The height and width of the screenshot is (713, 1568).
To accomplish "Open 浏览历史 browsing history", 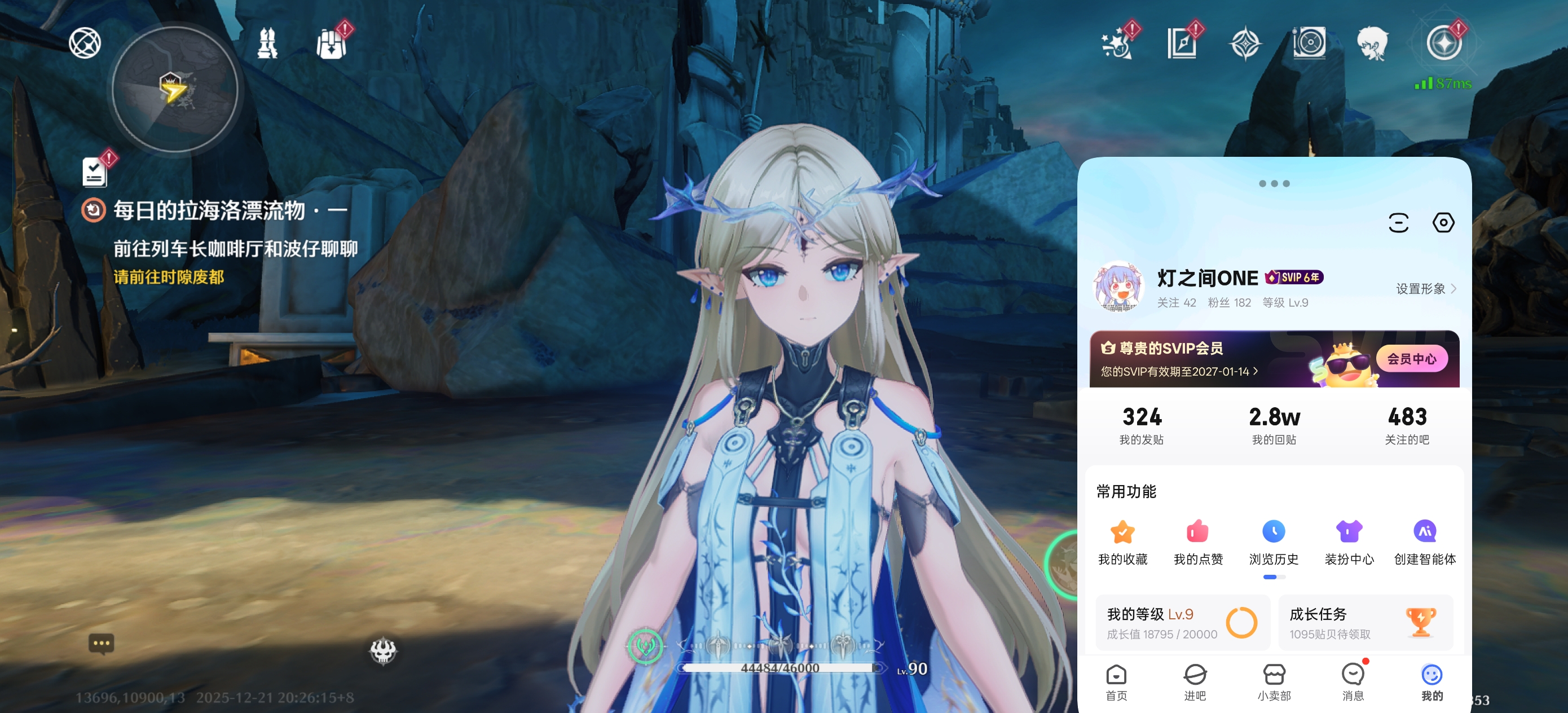I will pos(1274,542).
